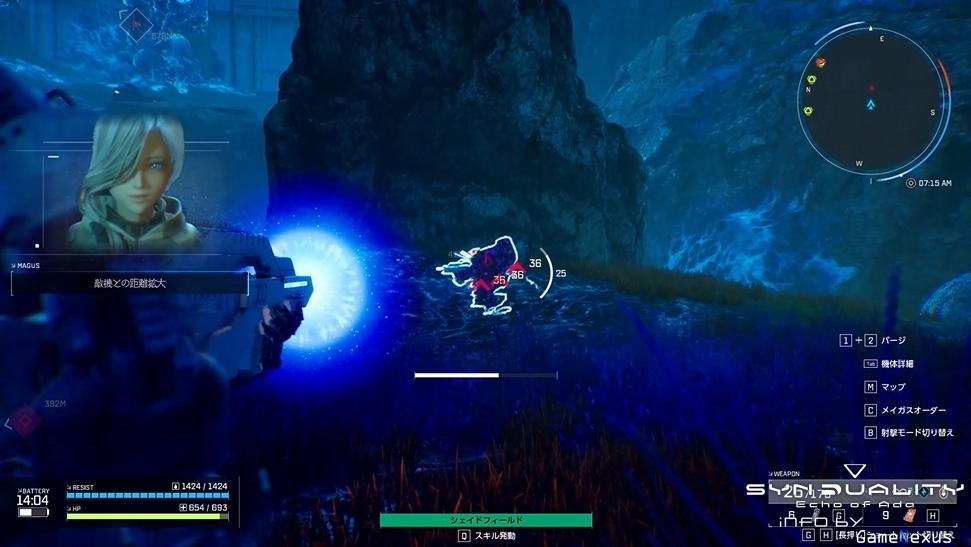
Task: Click the パージ entry
Action: tap(892, 340)
